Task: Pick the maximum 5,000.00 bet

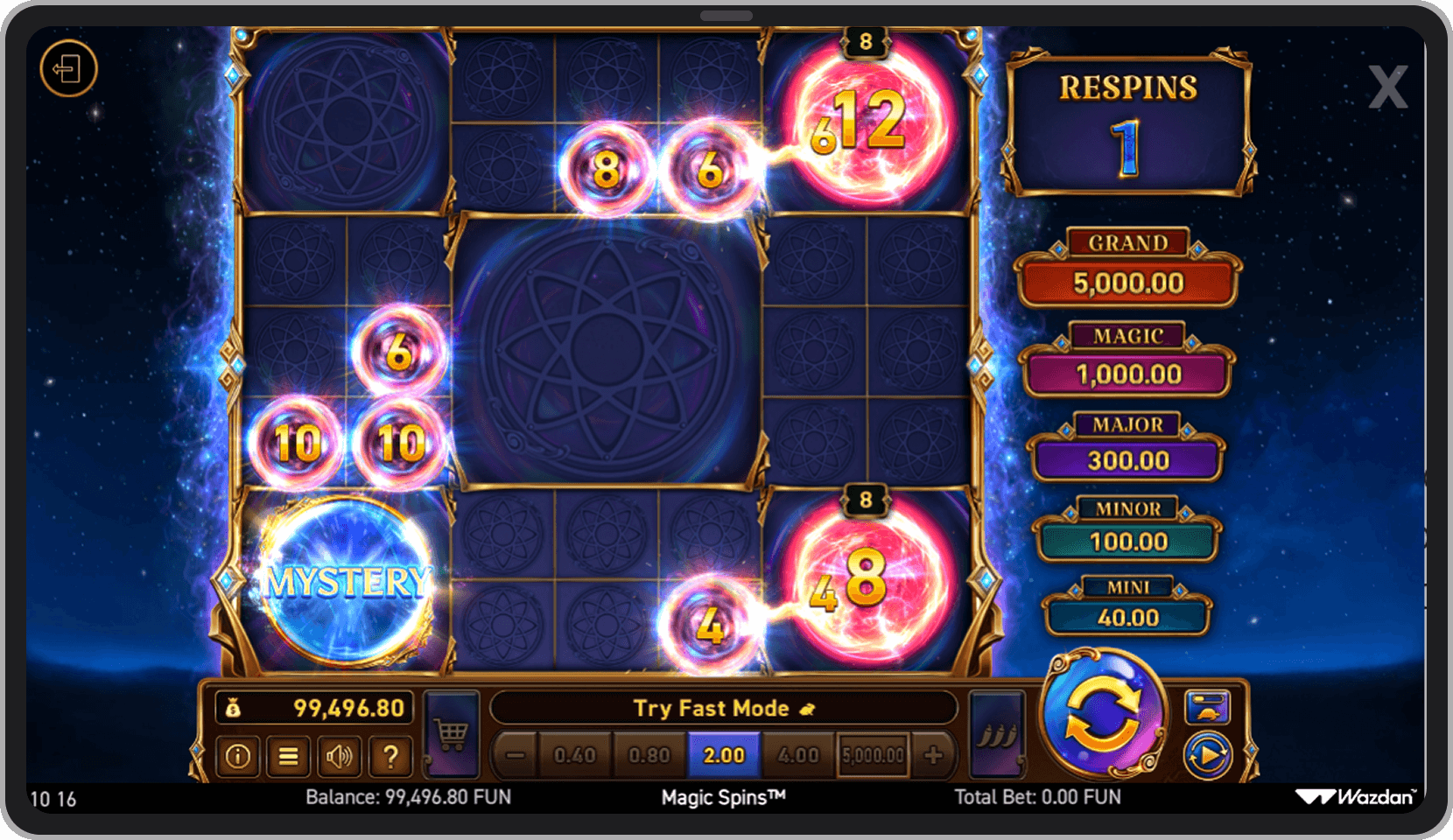Action: click(872, 754)
